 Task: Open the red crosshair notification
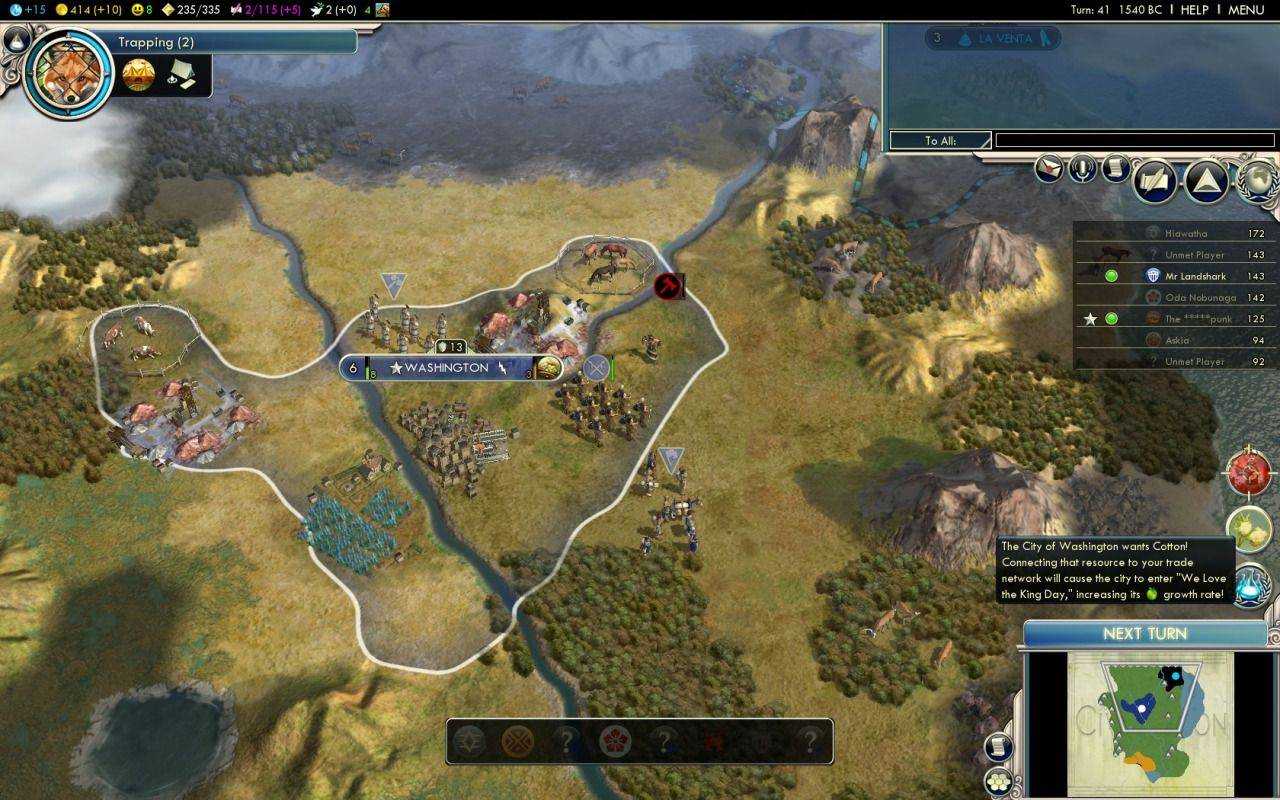click(x=1249, y=472)
